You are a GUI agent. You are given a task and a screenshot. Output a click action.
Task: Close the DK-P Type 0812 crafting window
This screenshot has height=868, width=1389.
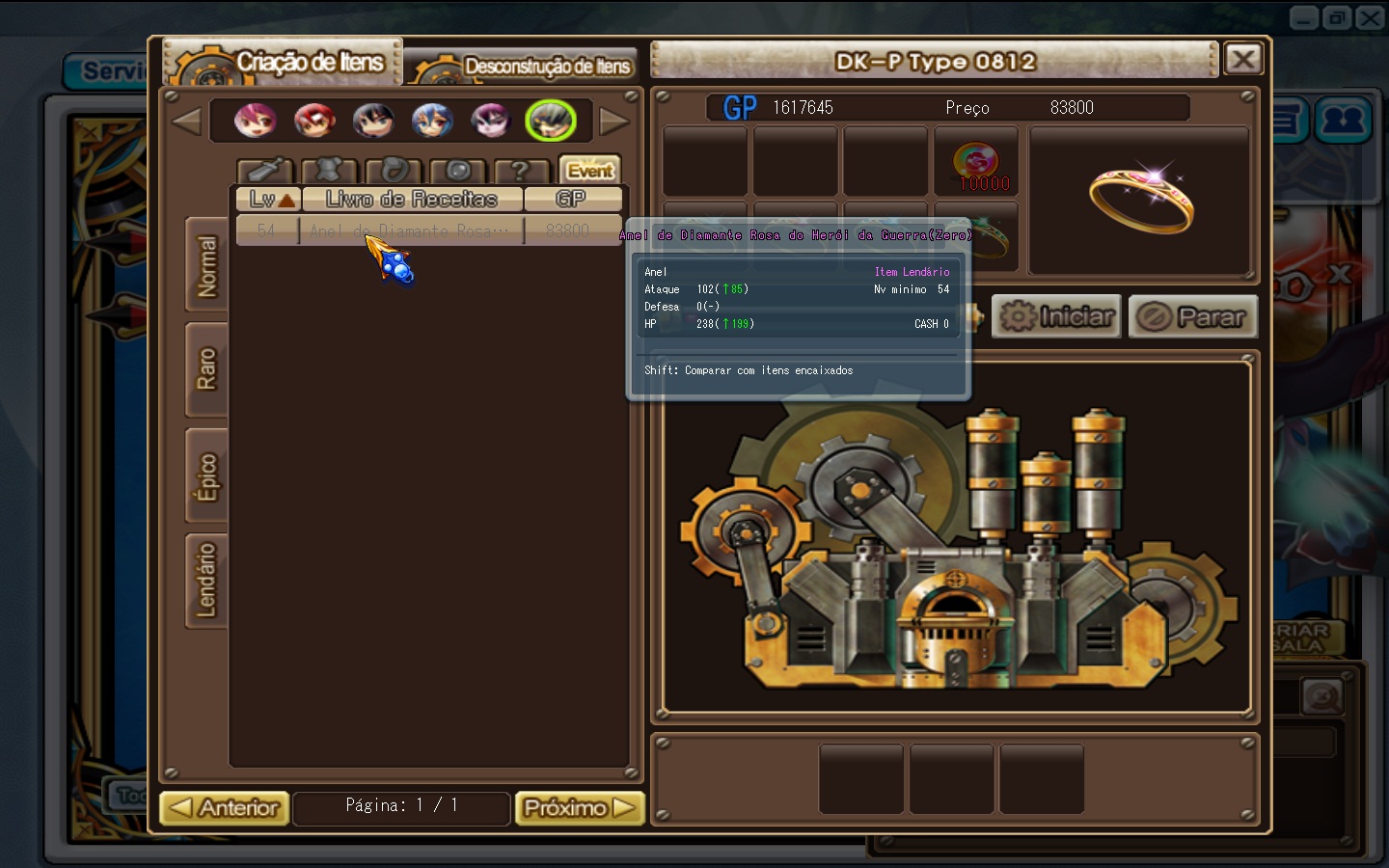click(1243, 60)
